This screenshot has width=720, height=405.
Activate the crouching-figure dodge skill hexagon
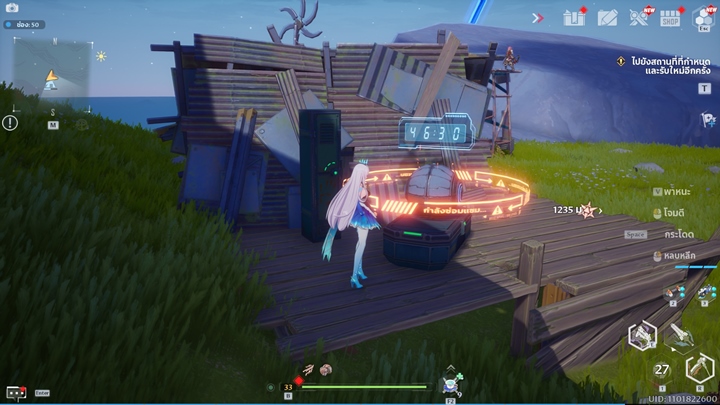point(641,336)
